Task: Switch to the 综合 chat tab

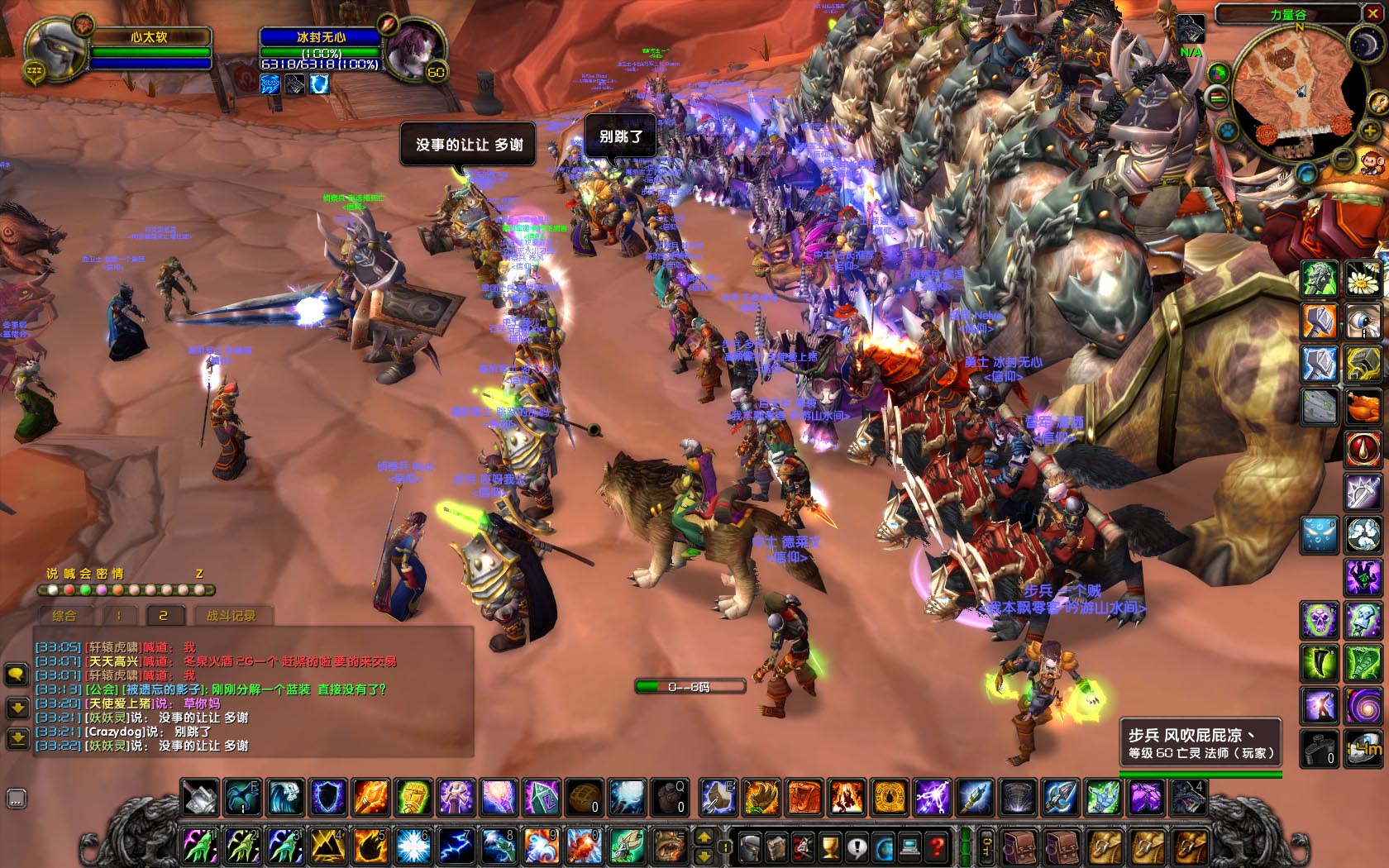Action: pyautogui.click(x=65, y=615)
